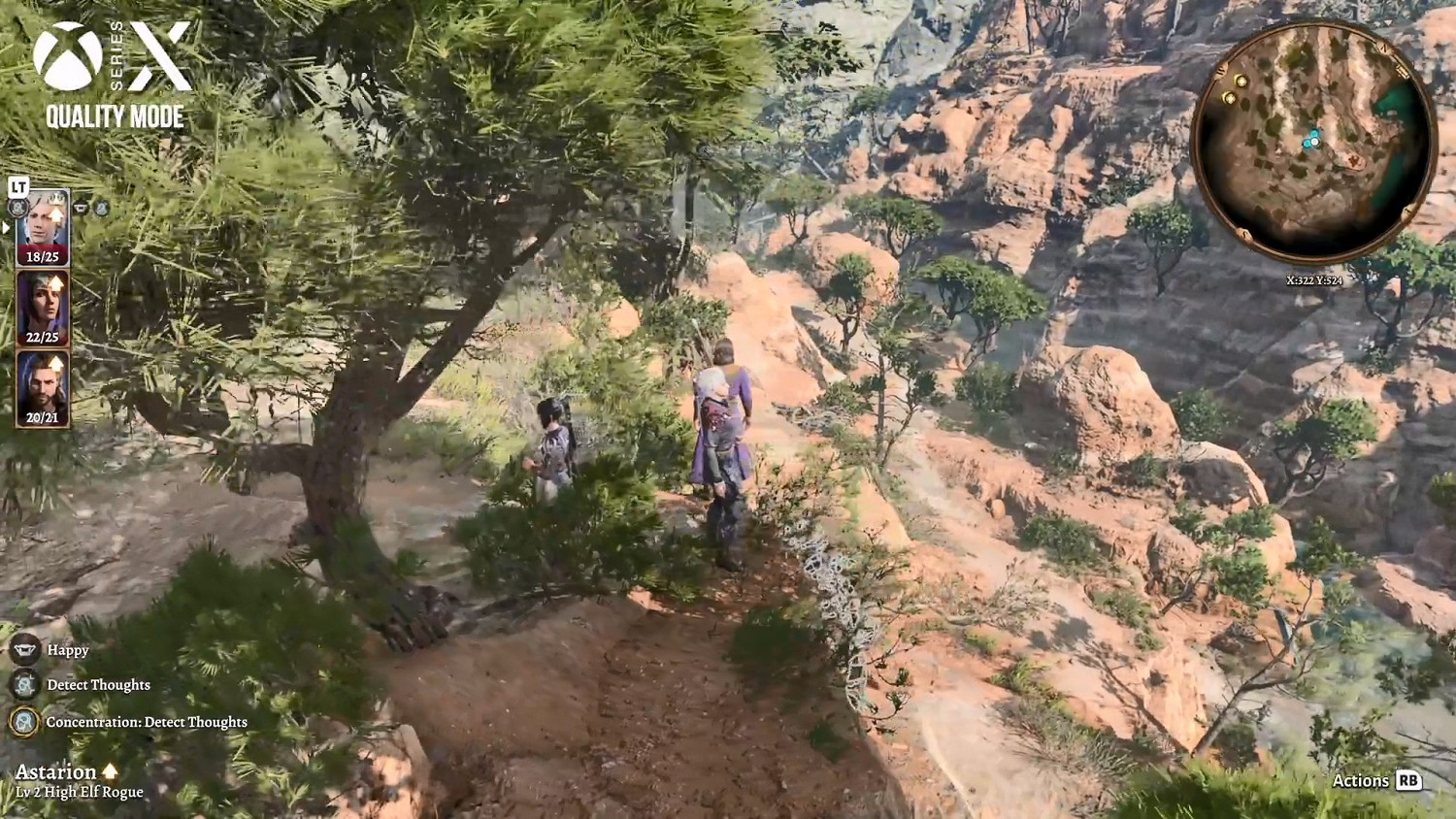Click the shield emblem on Astarion's portrait

coord(17,208)
